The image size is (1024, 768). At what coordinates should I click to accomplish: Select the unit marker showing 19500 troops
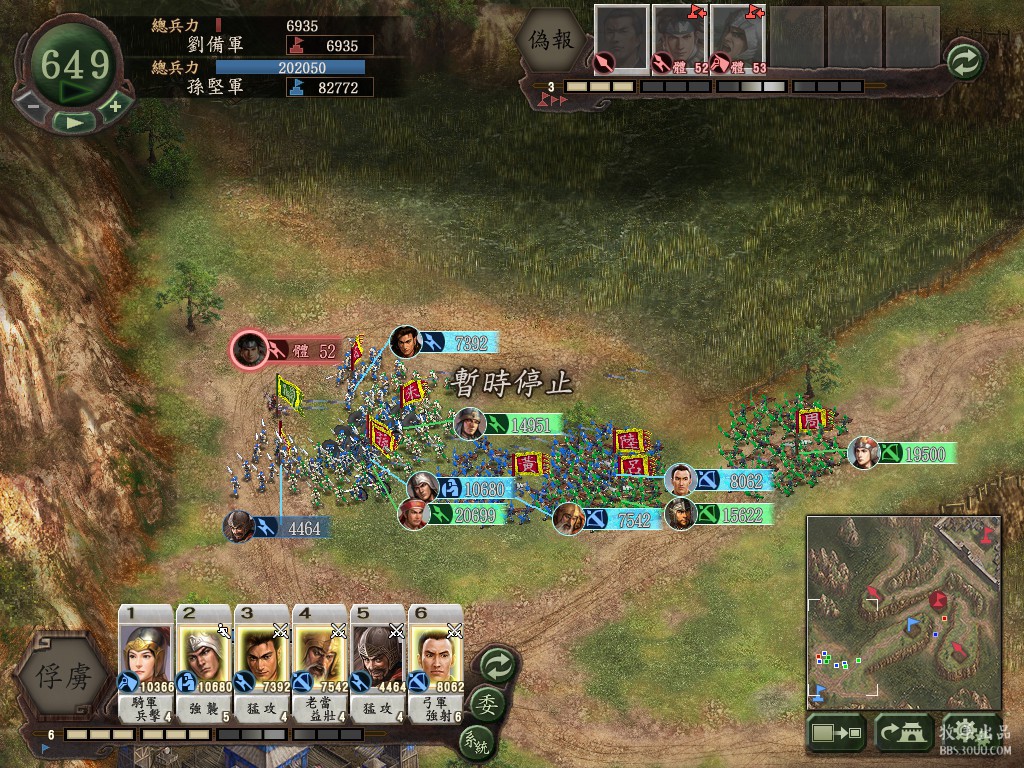tap(902, 453)
